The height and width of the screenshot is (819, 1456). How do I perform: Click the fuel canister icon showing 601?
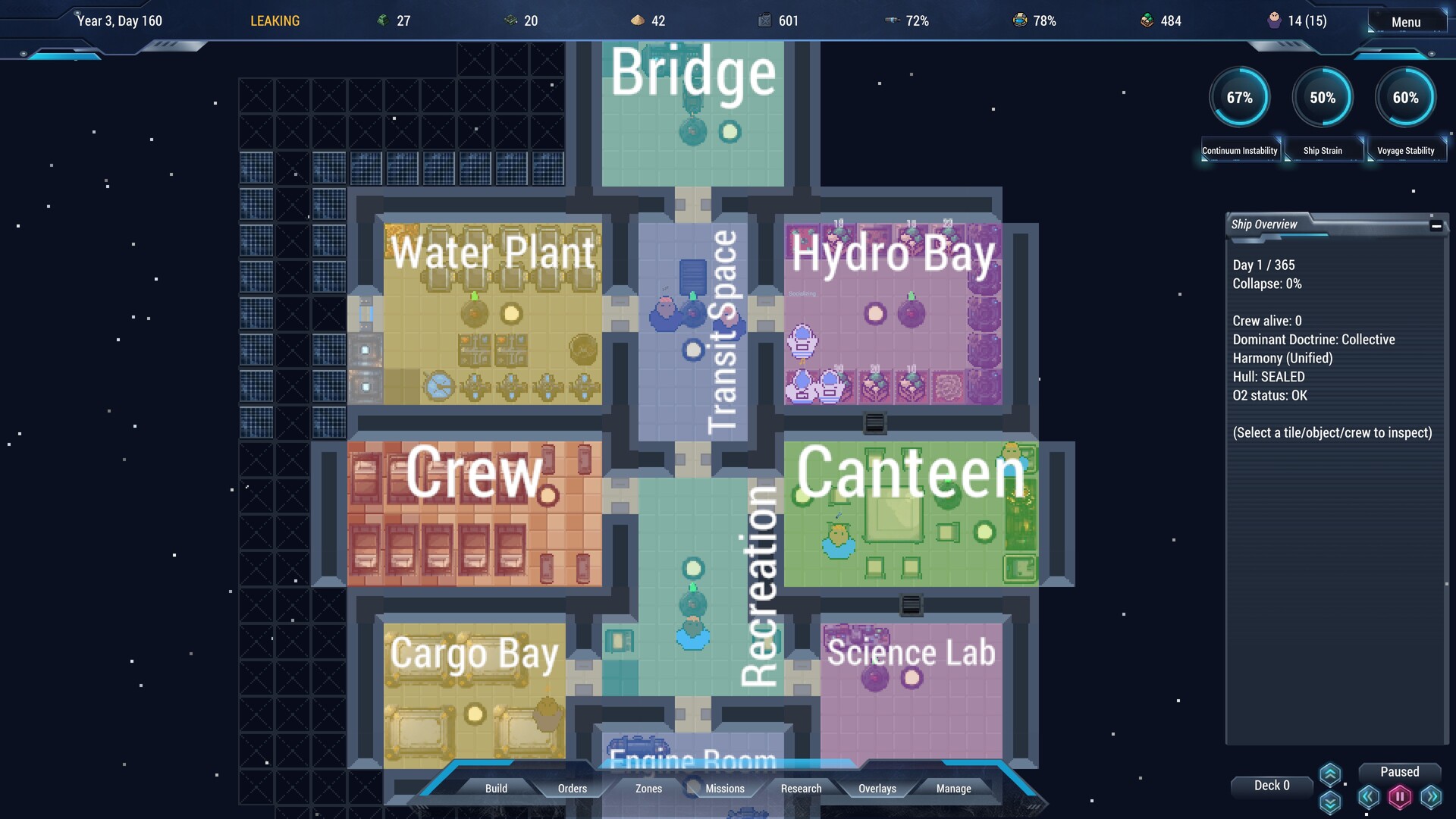pos(765,20)
